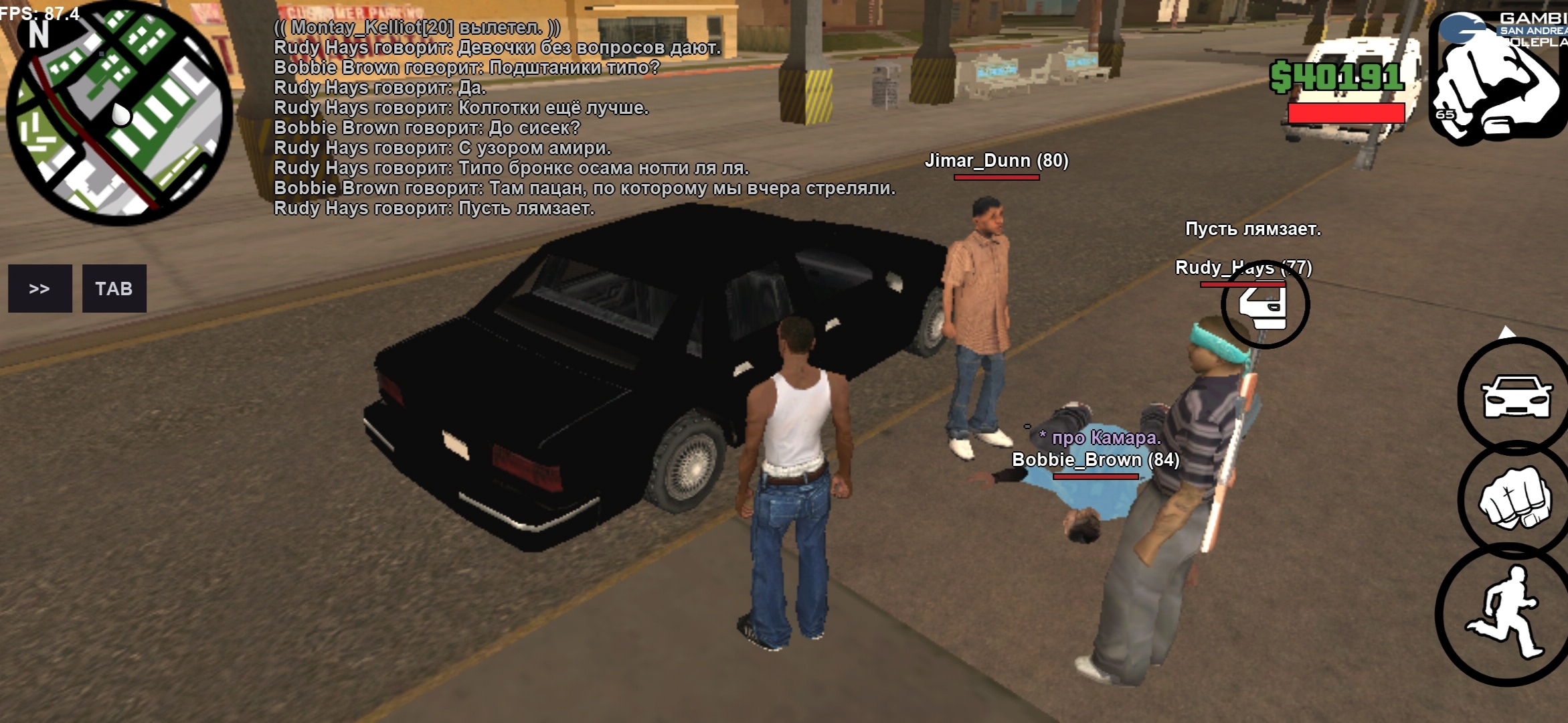Tap the car door passenger icon
The image size is (1568, 723).
[x=1264, y=305]
